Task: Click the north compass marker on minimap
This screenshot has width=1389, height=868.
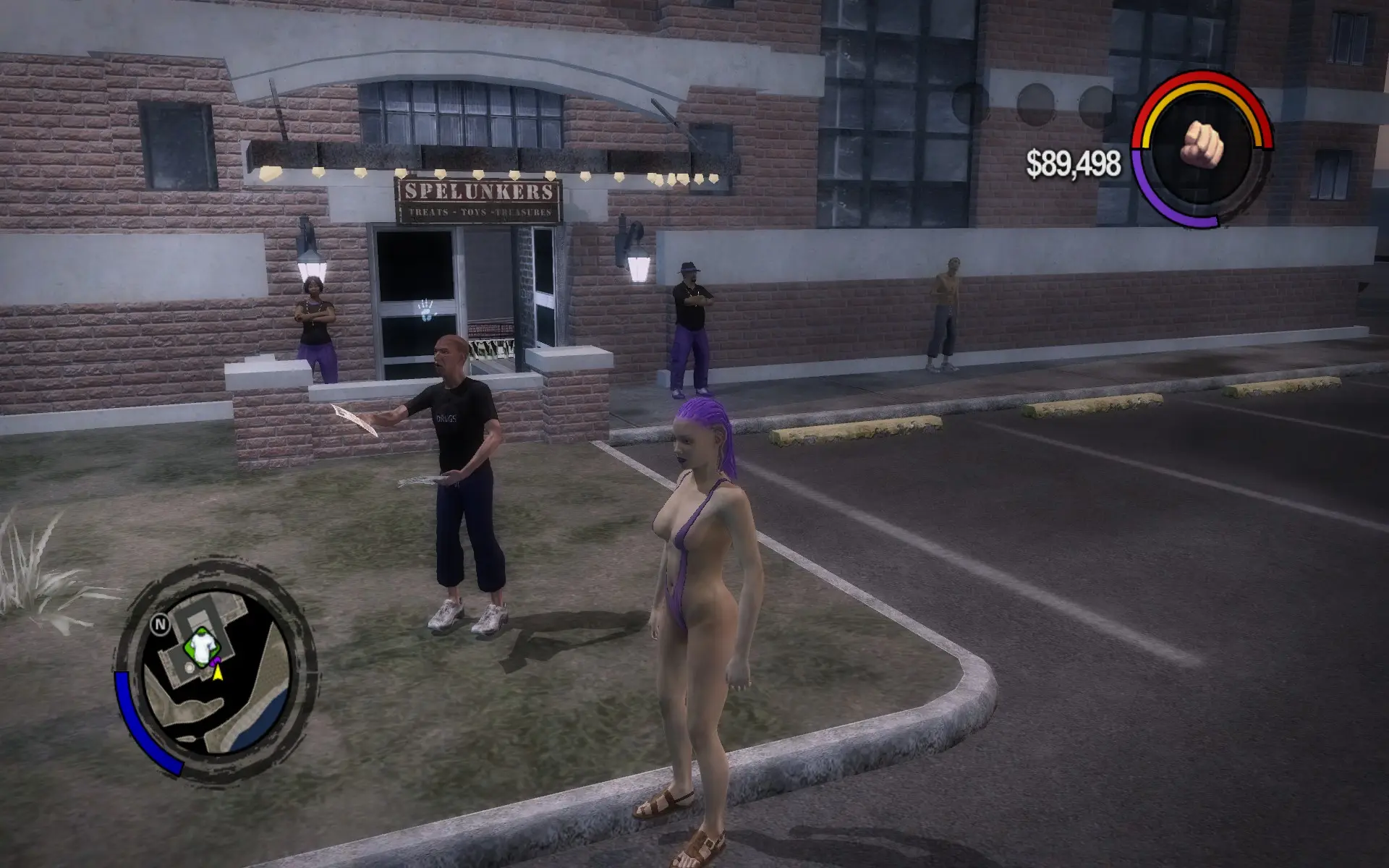Action: [160, 624]
